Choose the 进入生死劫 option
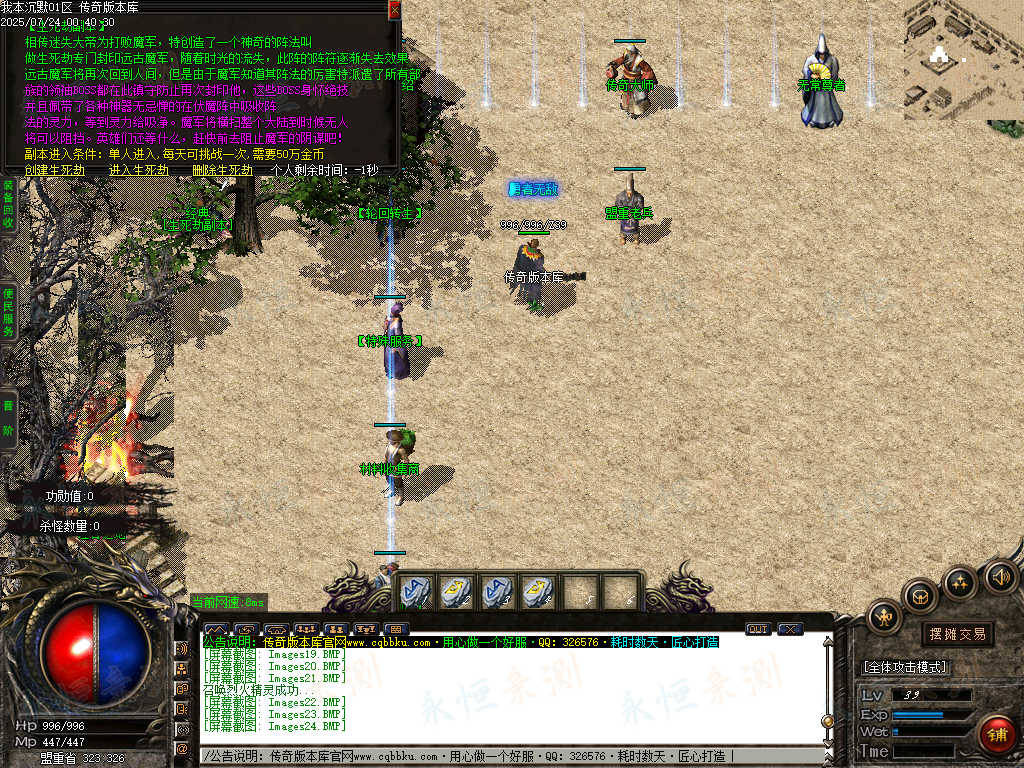Viewport: 1024px width, 768px height. (x=139, y=170)
